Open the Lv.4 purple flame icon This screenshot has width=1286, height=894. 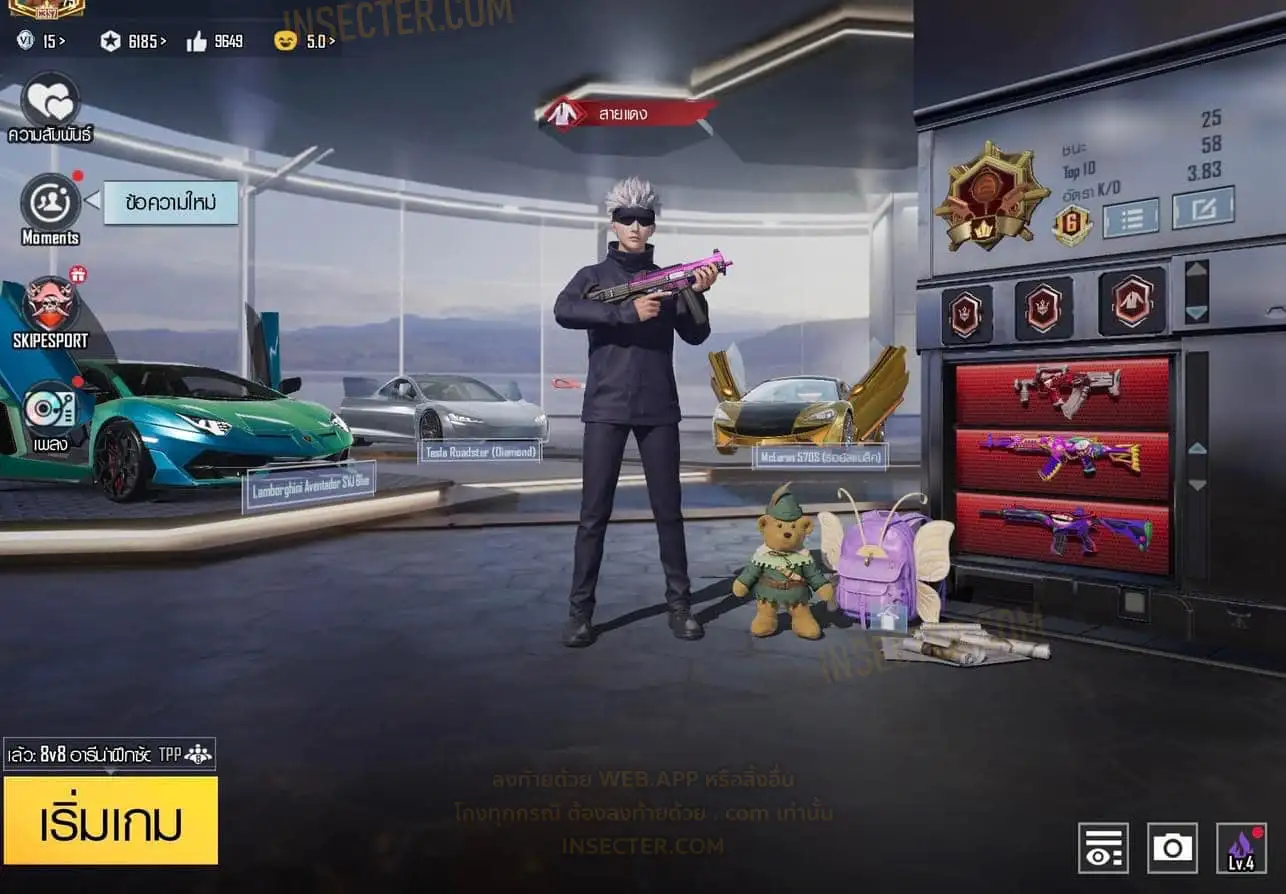click(x=1241, y=848)
